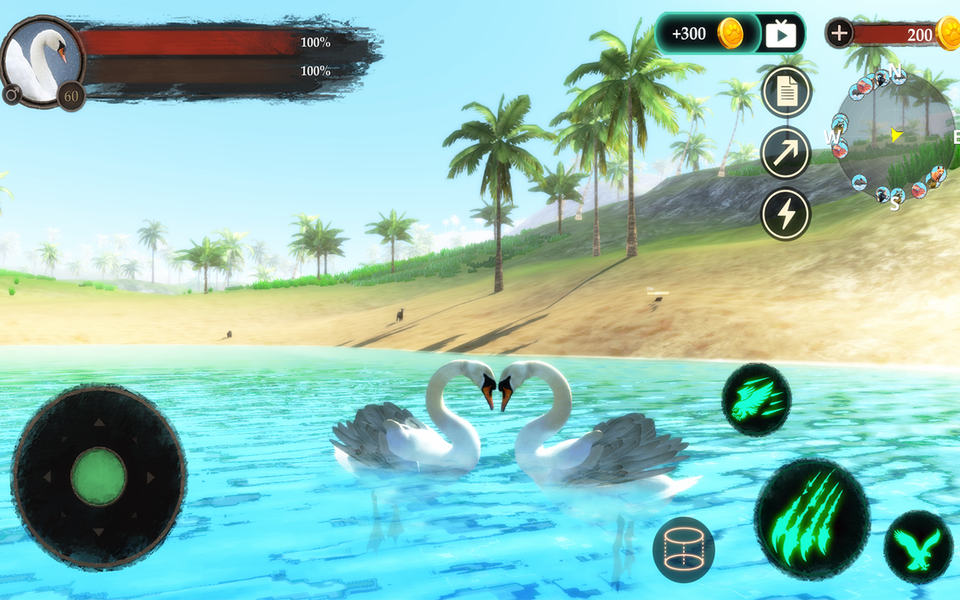960x600 pixels.
Task: Tap the green virtual joystick knob
Action: [x=98, y=477]
